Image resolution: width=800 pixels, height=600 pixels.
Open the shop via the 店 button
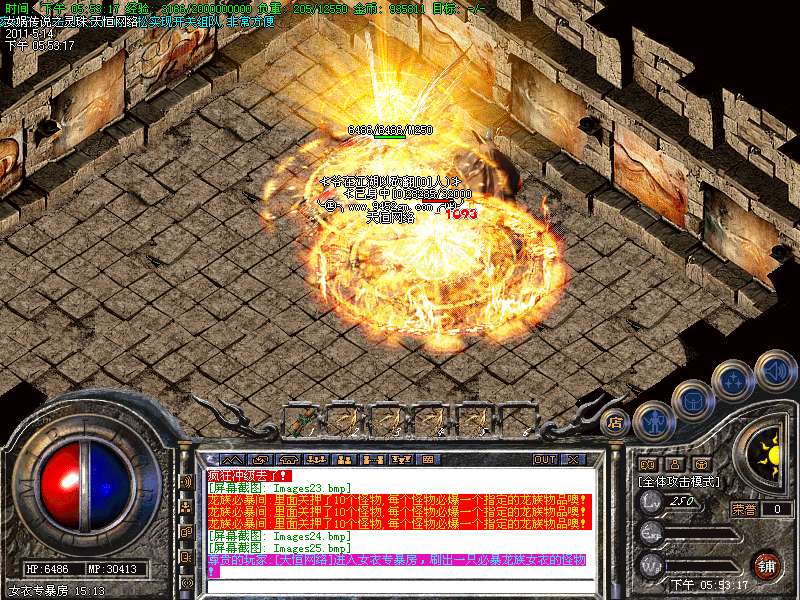(615, 422)
